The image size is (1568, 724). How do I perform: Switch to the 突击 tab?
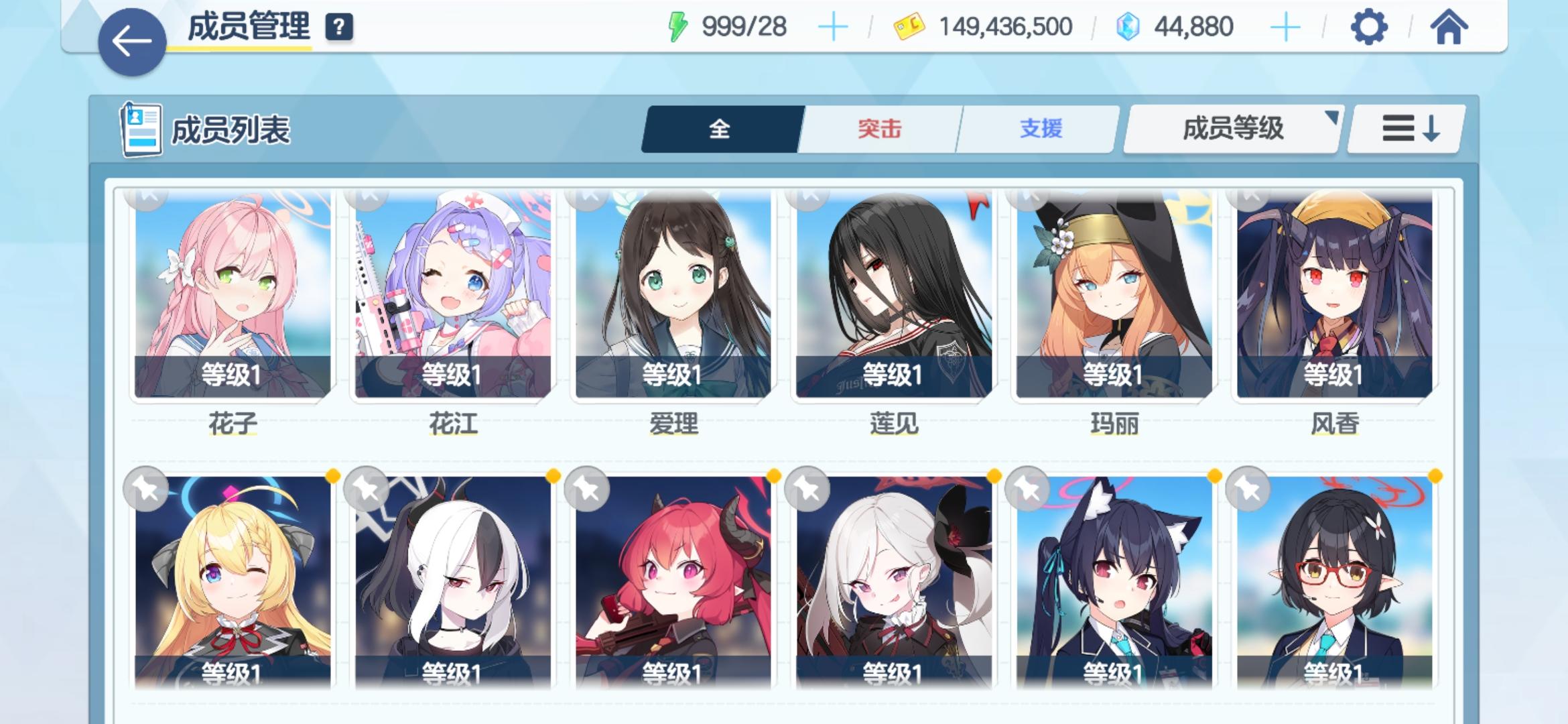point(880,127)
